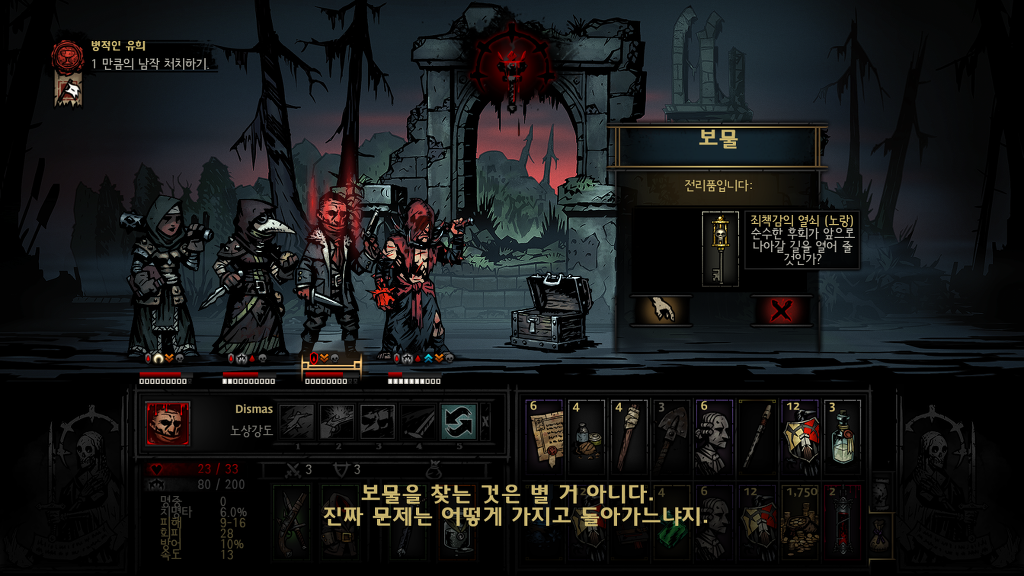The height and width of the screenshot is (576, 1024).
Task: Select the pistol shot skill in slot two
Action: (x=336, y=421)
